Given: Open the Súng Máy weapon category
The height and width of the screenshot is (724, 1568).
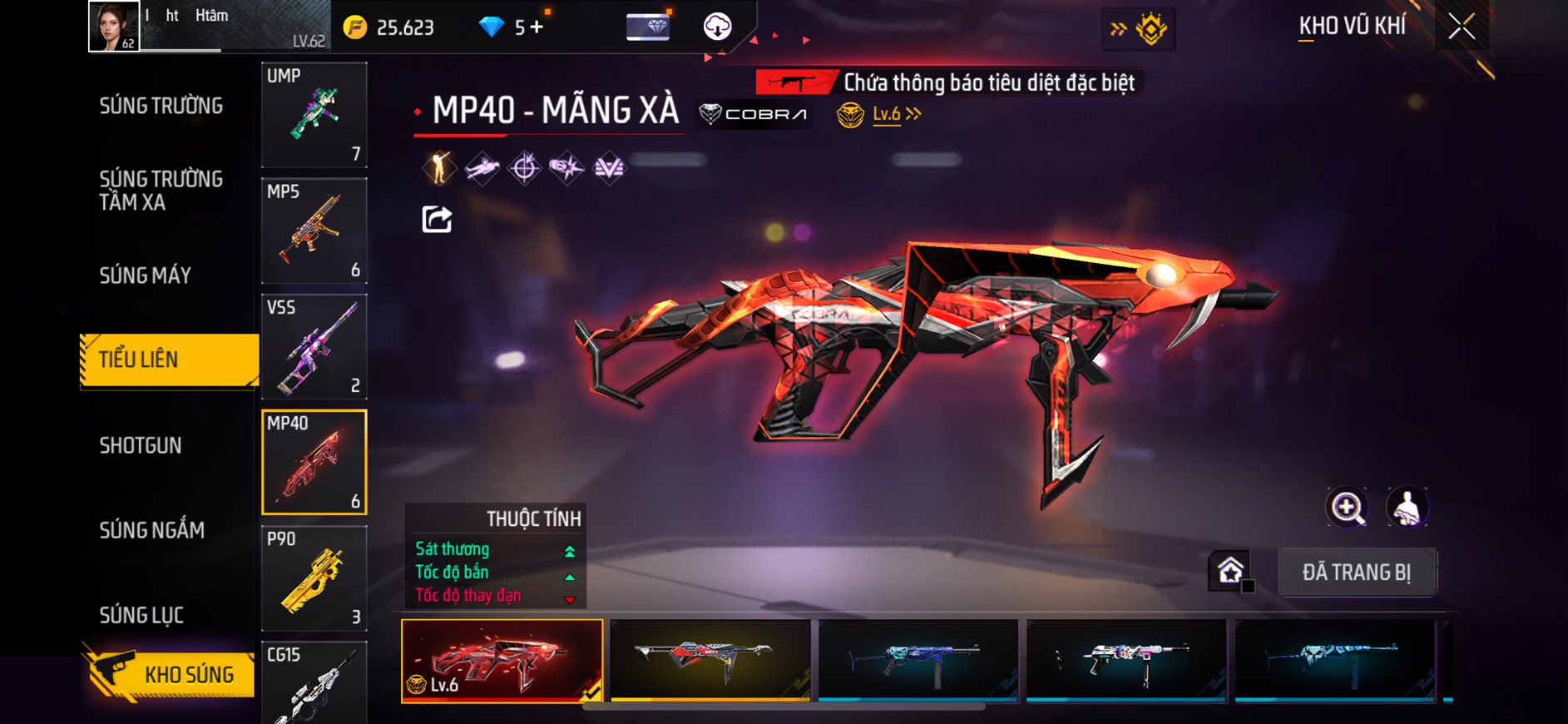Looking at the screenshot, I should (x=146, y=275).
